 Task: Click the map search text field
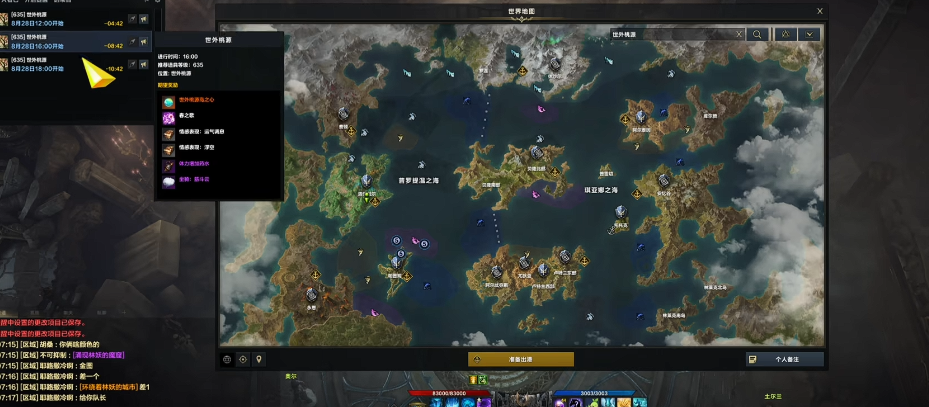(x=670, y=34)
